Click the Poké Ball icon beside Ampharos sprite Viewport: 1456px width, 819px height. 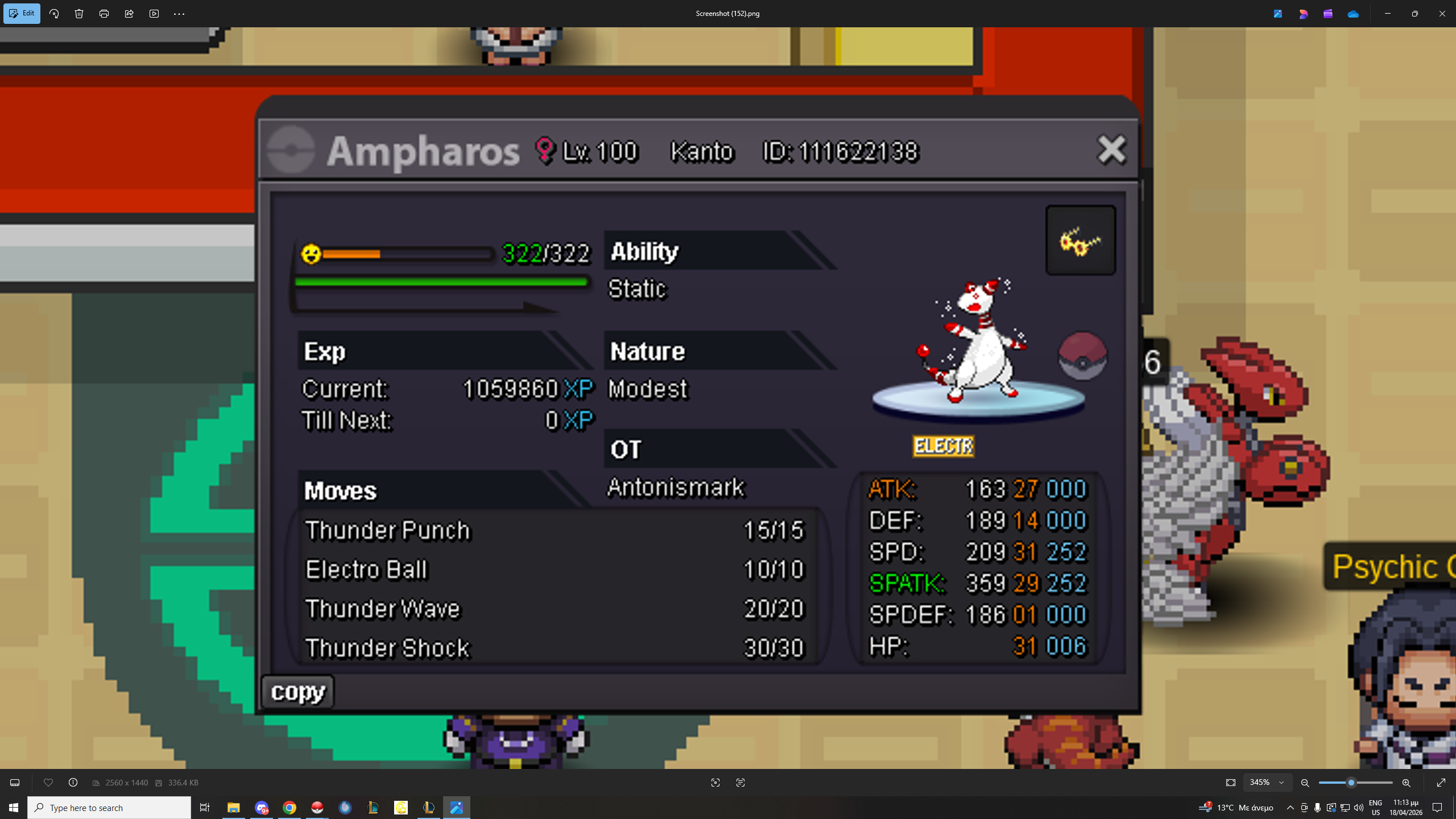coord(1082,357)
